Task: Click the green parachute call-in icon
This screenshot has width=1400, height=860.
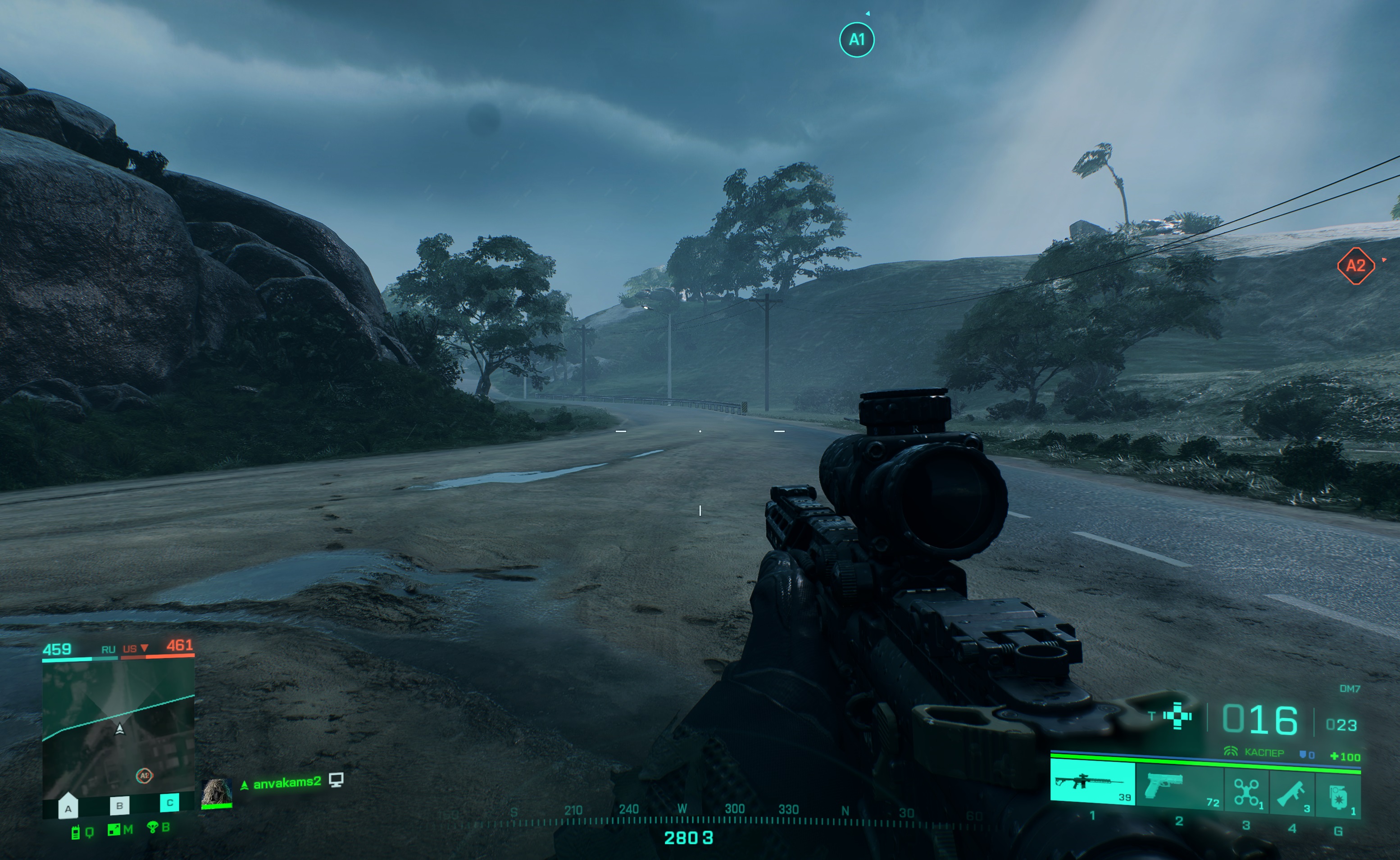Action: (x=152, y=828)
